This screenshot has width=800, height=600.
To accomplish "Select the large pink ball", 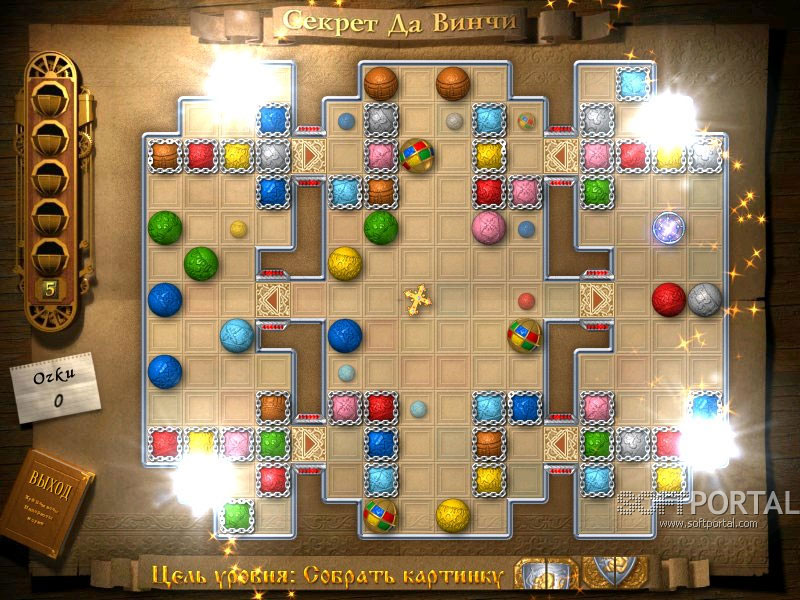I will coord(488,227).
